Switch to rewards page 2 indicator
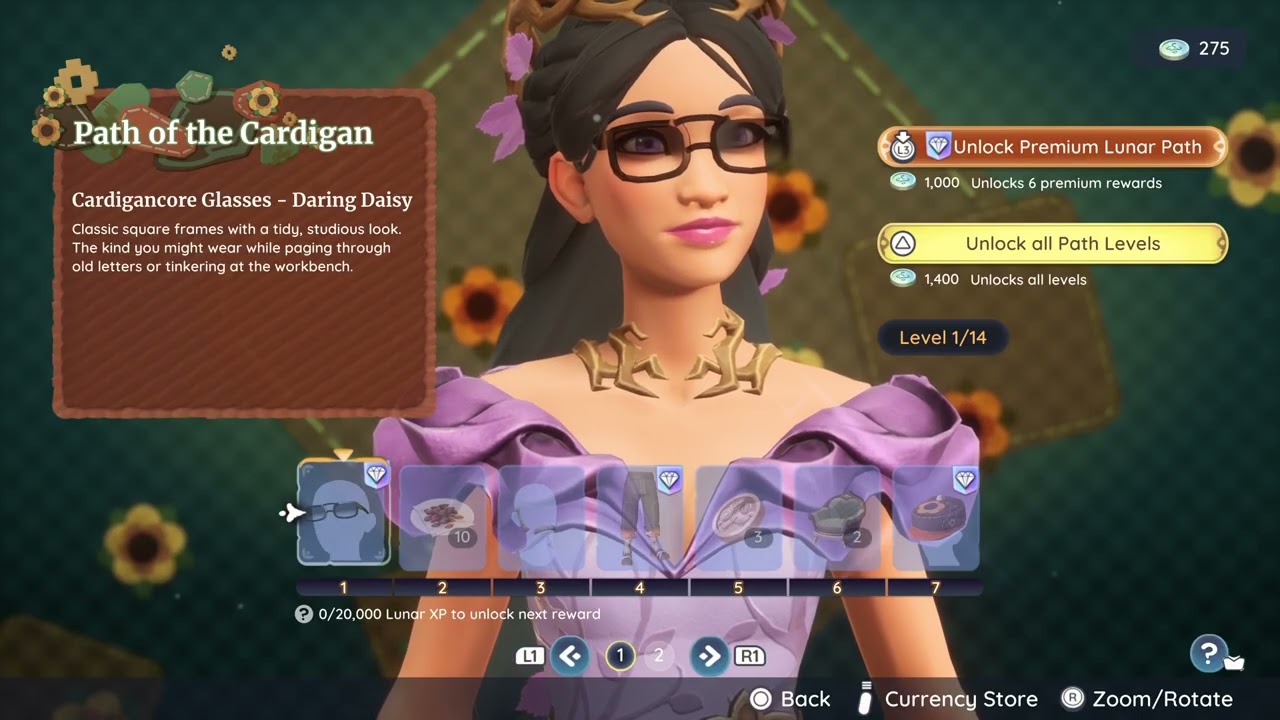 (x=658, y=656)
